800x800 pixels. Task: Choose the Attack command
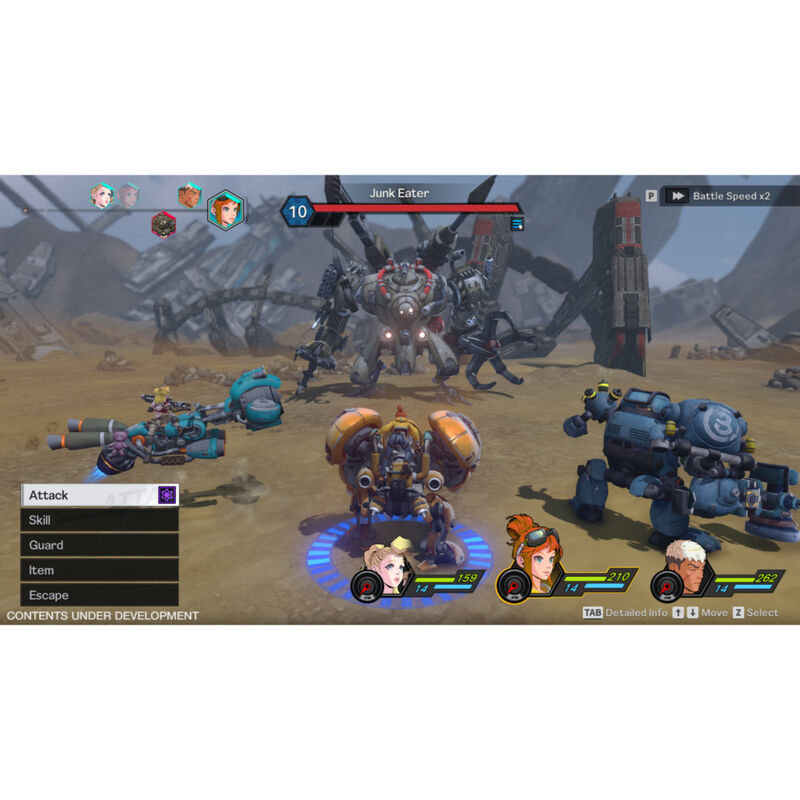pos(98,495)
